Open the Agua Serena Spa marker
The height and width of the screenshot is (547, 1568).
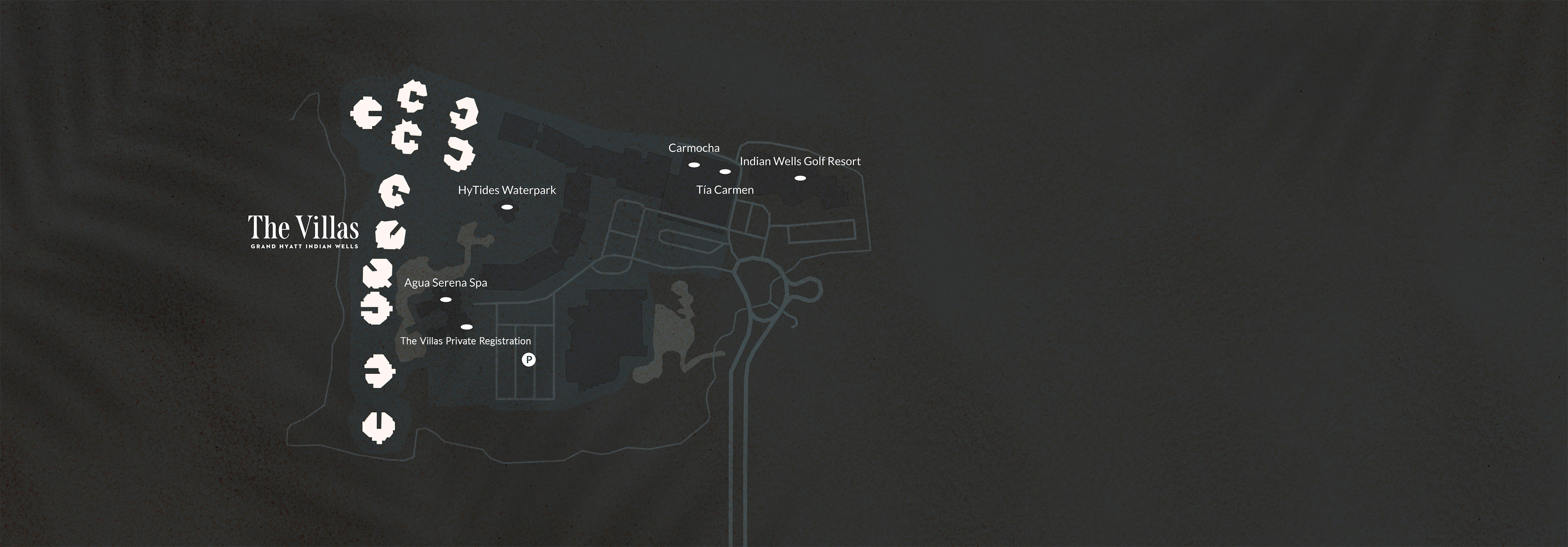(x=445, y=299)
